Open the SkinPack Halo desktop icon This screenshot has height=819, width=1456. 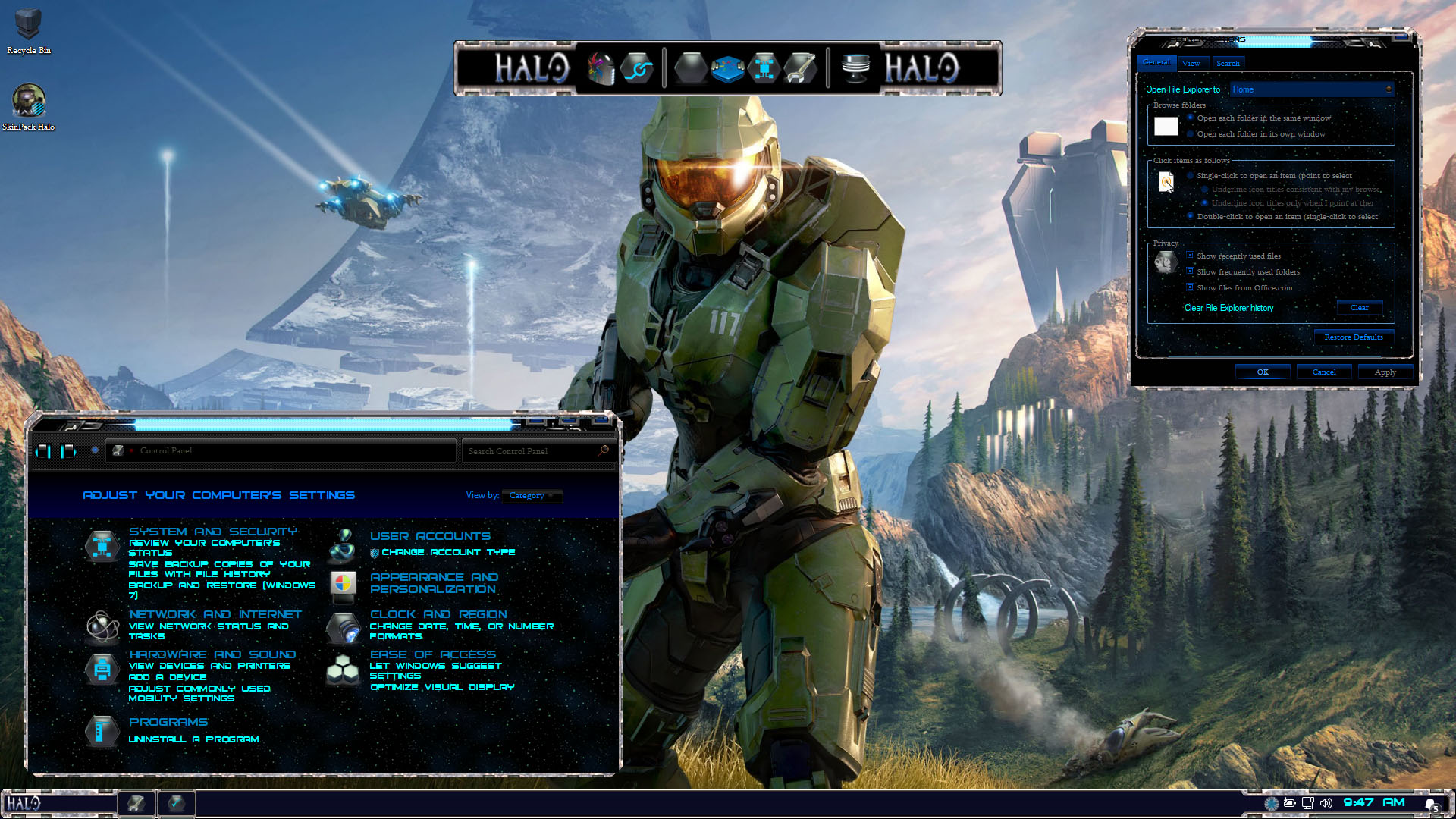[28, 101]
